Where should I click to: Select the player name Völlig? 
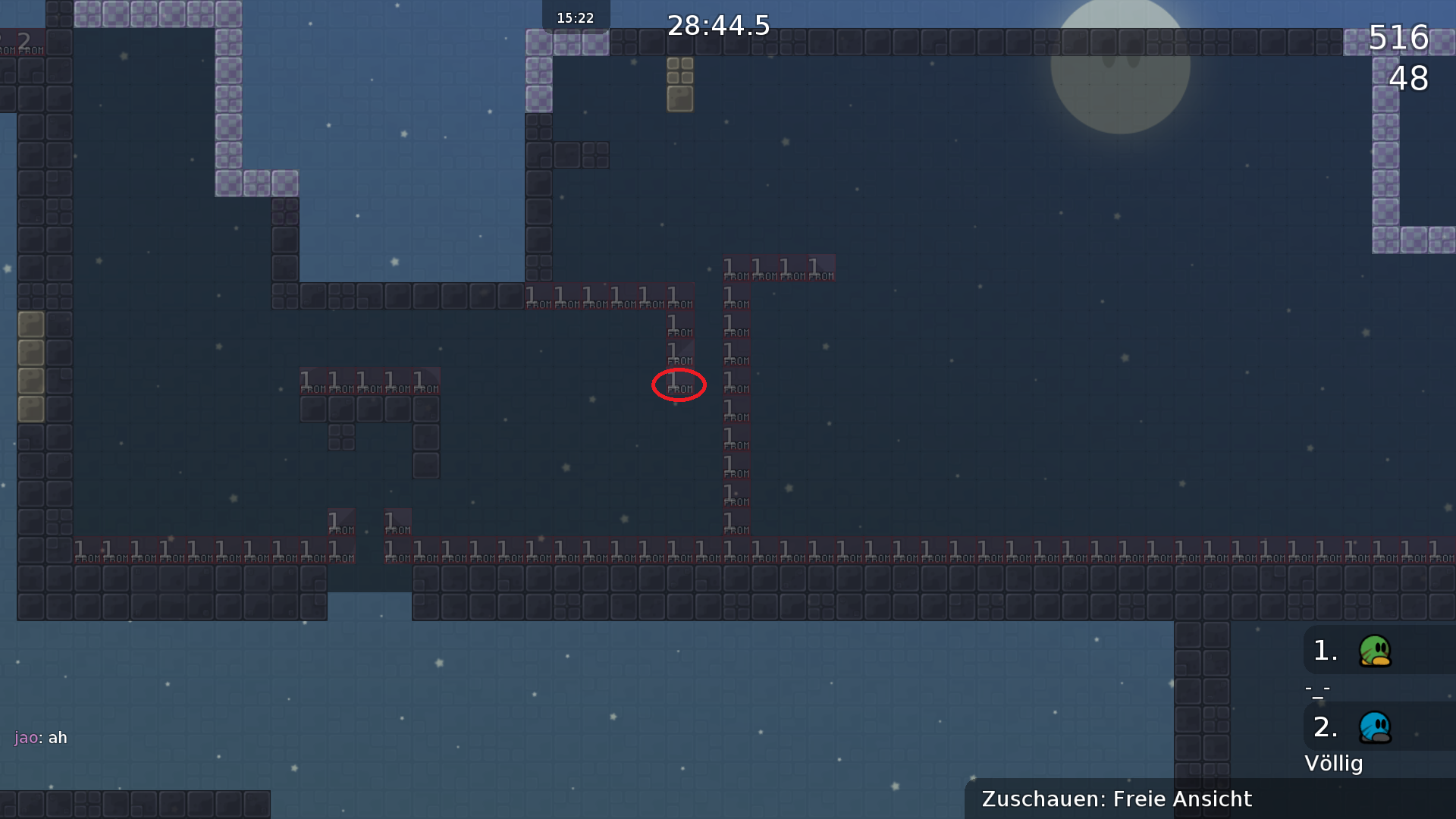1335,764
